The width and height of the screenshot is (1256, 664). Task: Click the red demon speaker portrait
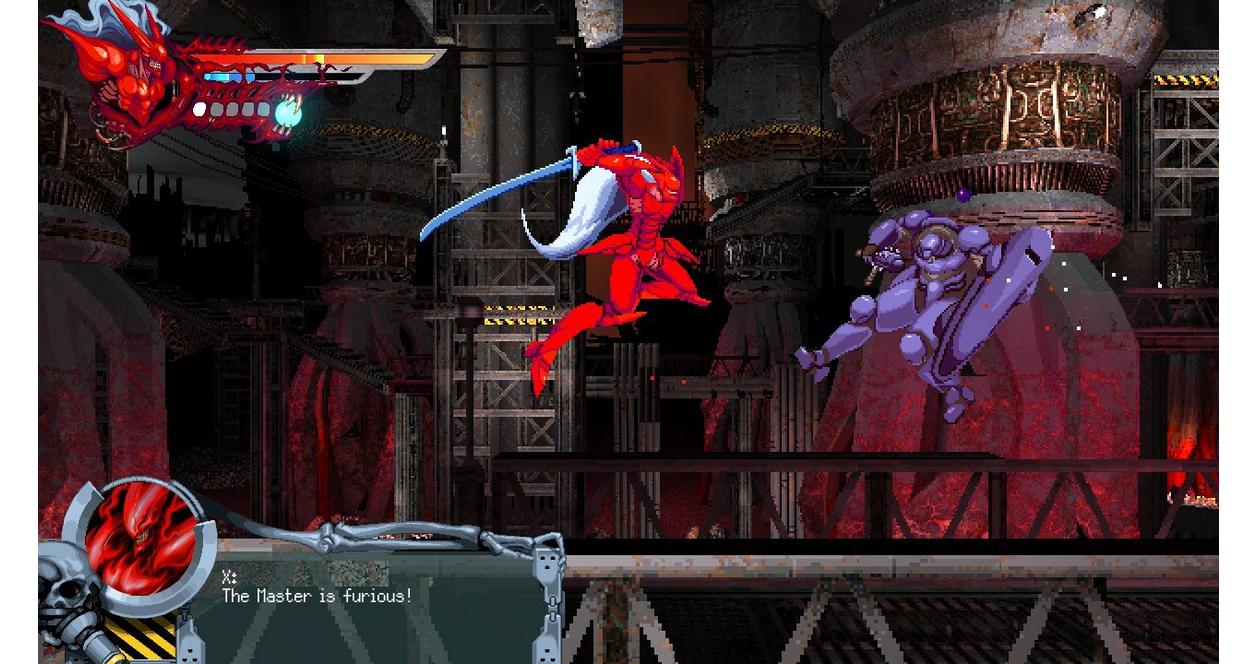point(140,543)
